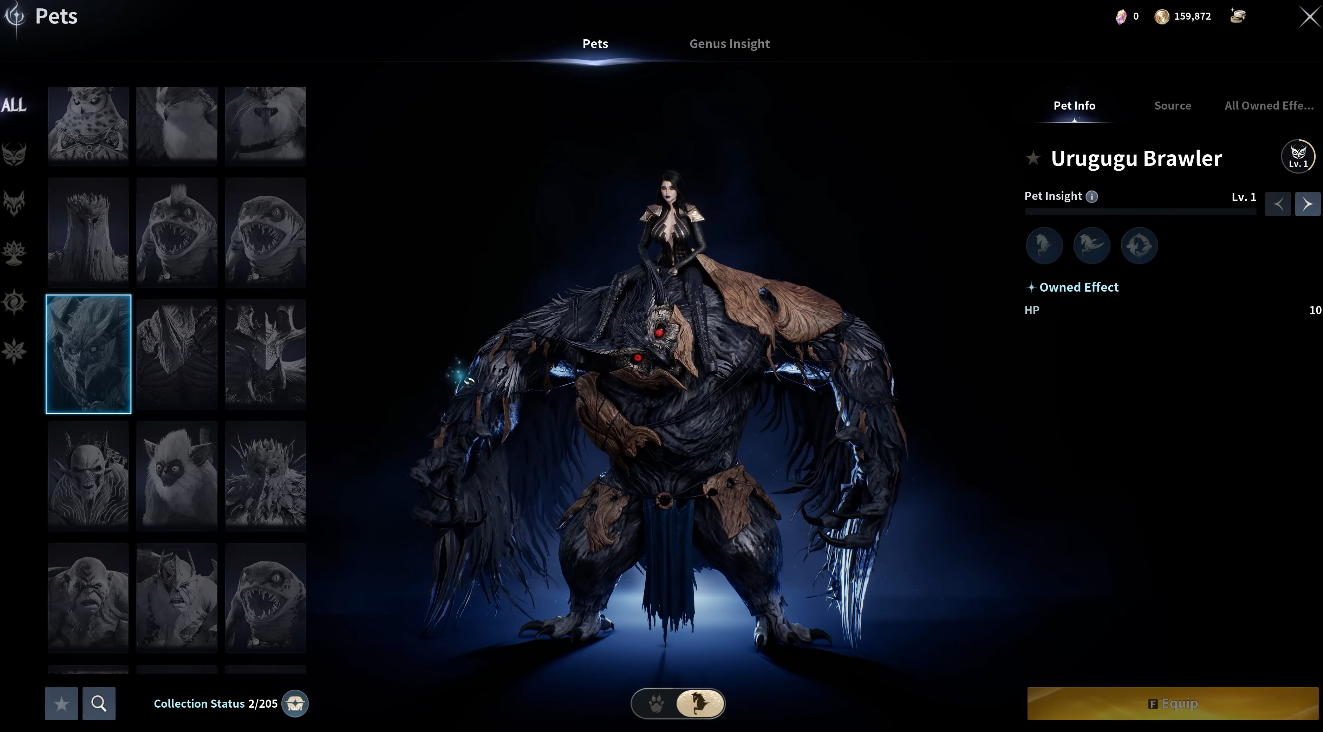Open the Collection Status reward chest icon
This screenshot has width=1323, height=732.
coord(295,704)
